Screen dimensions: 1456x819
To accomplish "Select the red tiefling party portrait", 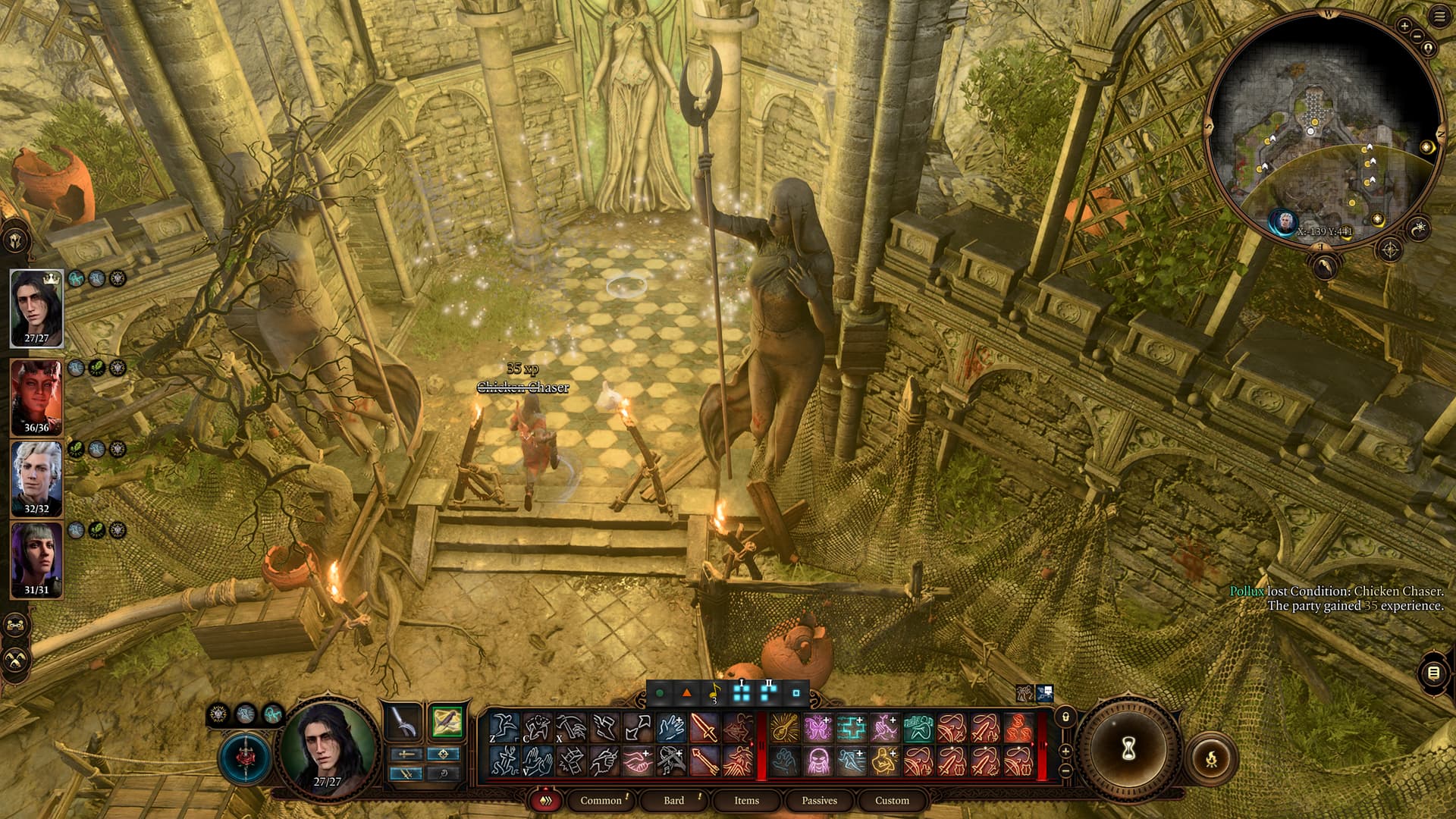I will click(x=36, y=396).
